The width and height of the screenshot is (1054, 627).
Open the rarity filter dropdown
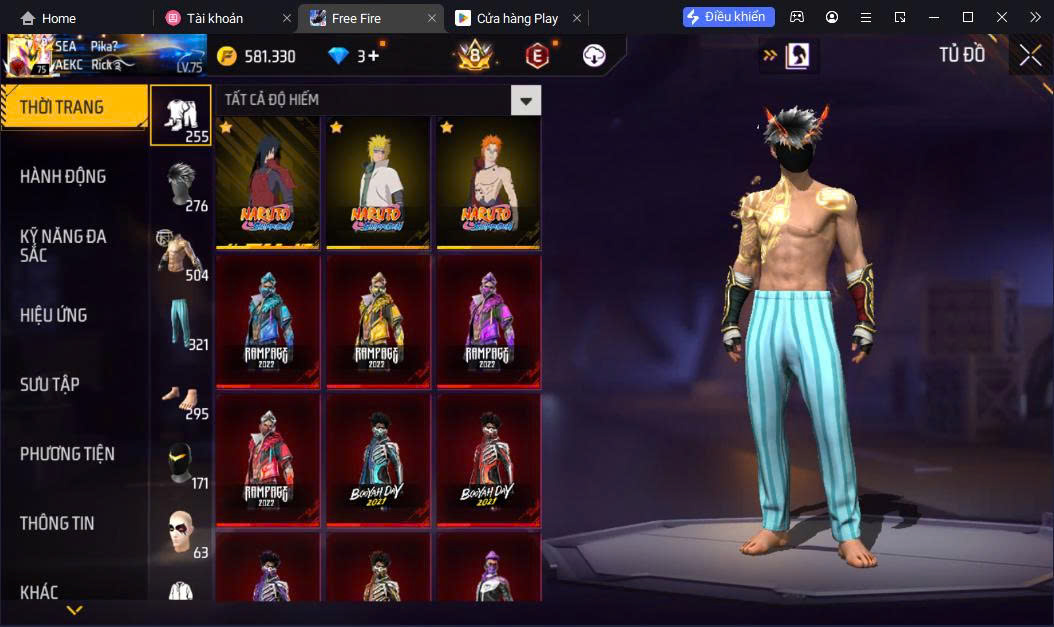click(x=525, y=99)
